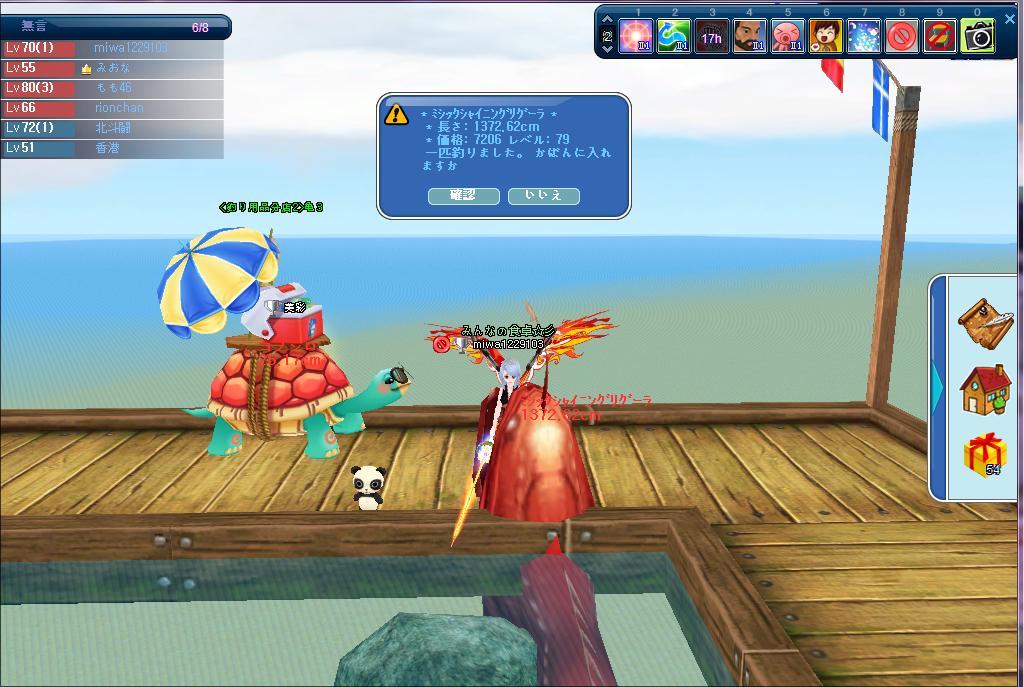Use the bearded man skill icon
The width and height of the screenshot is (1024, 687).
coord(749,37)
